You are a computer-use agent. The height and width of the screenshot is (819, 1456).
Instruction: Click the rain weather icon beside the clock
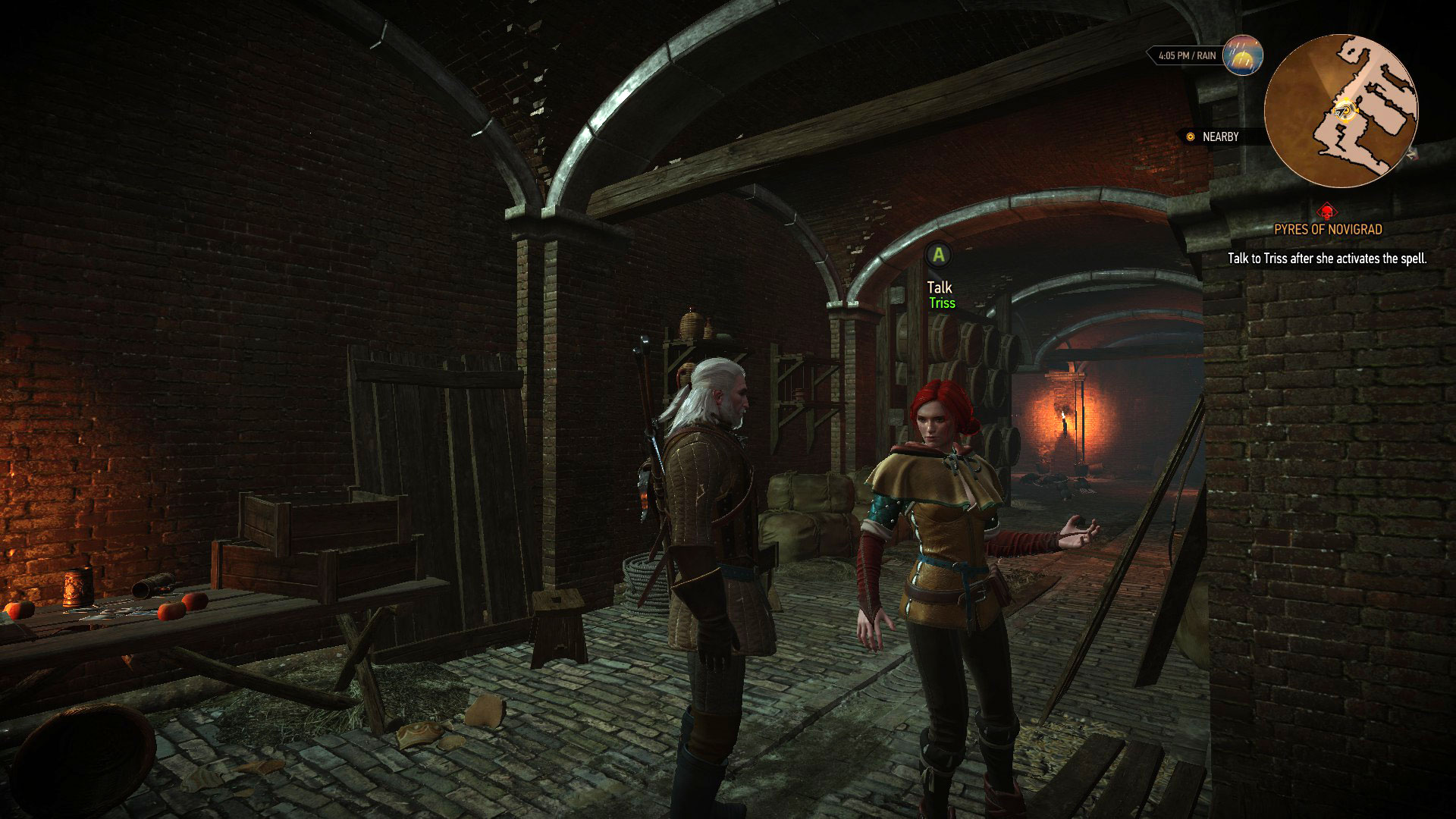click(x=1244, y=55)
